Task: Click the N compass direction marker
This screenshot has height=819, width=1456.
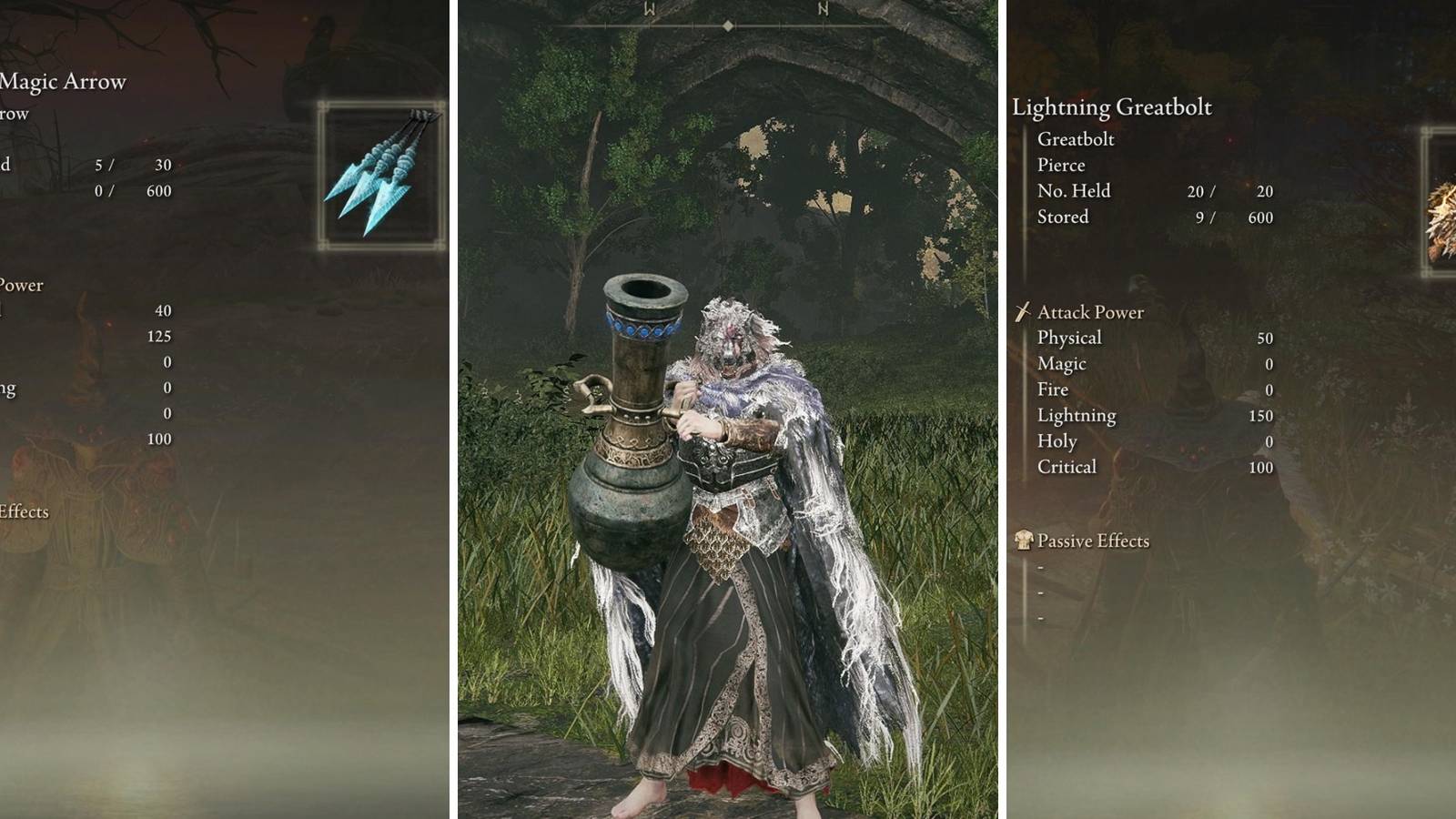Action: [823, 9]
